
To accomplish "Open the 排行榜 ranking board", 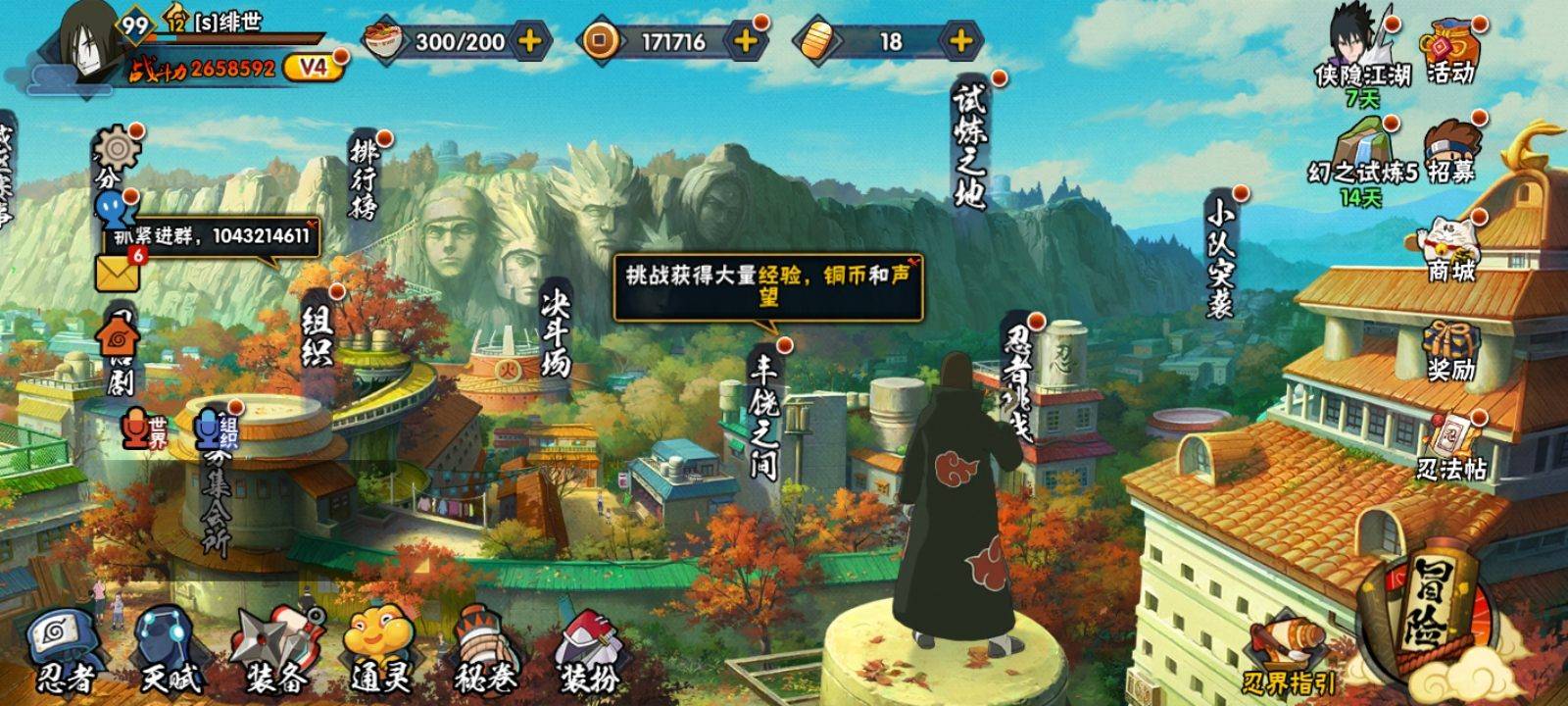I will coord(364,178).
